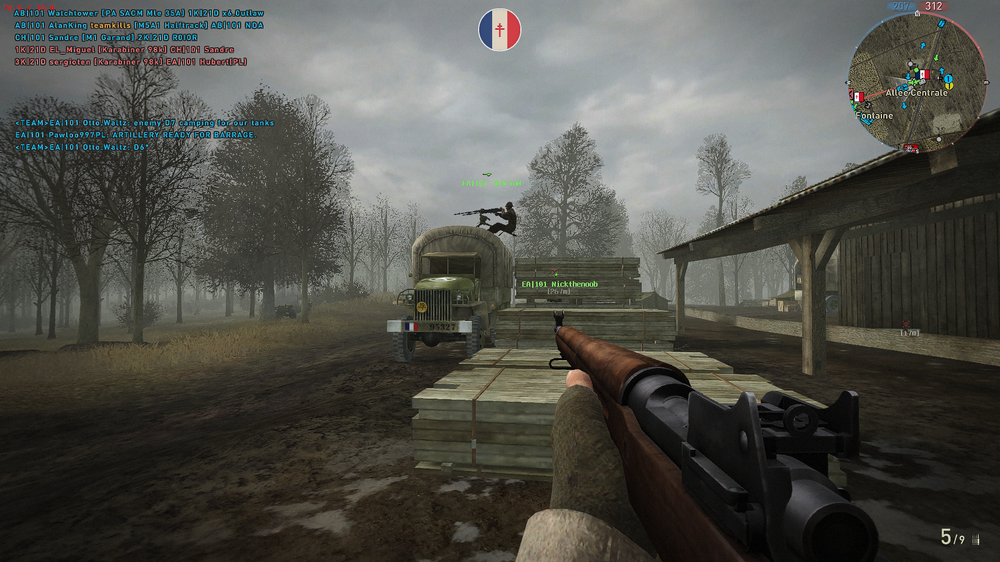Image resolution: width=1000 pixels, height=562 pixels.
Task: Click the French flag emblem at top center
Action: click(x=500, y=30)
